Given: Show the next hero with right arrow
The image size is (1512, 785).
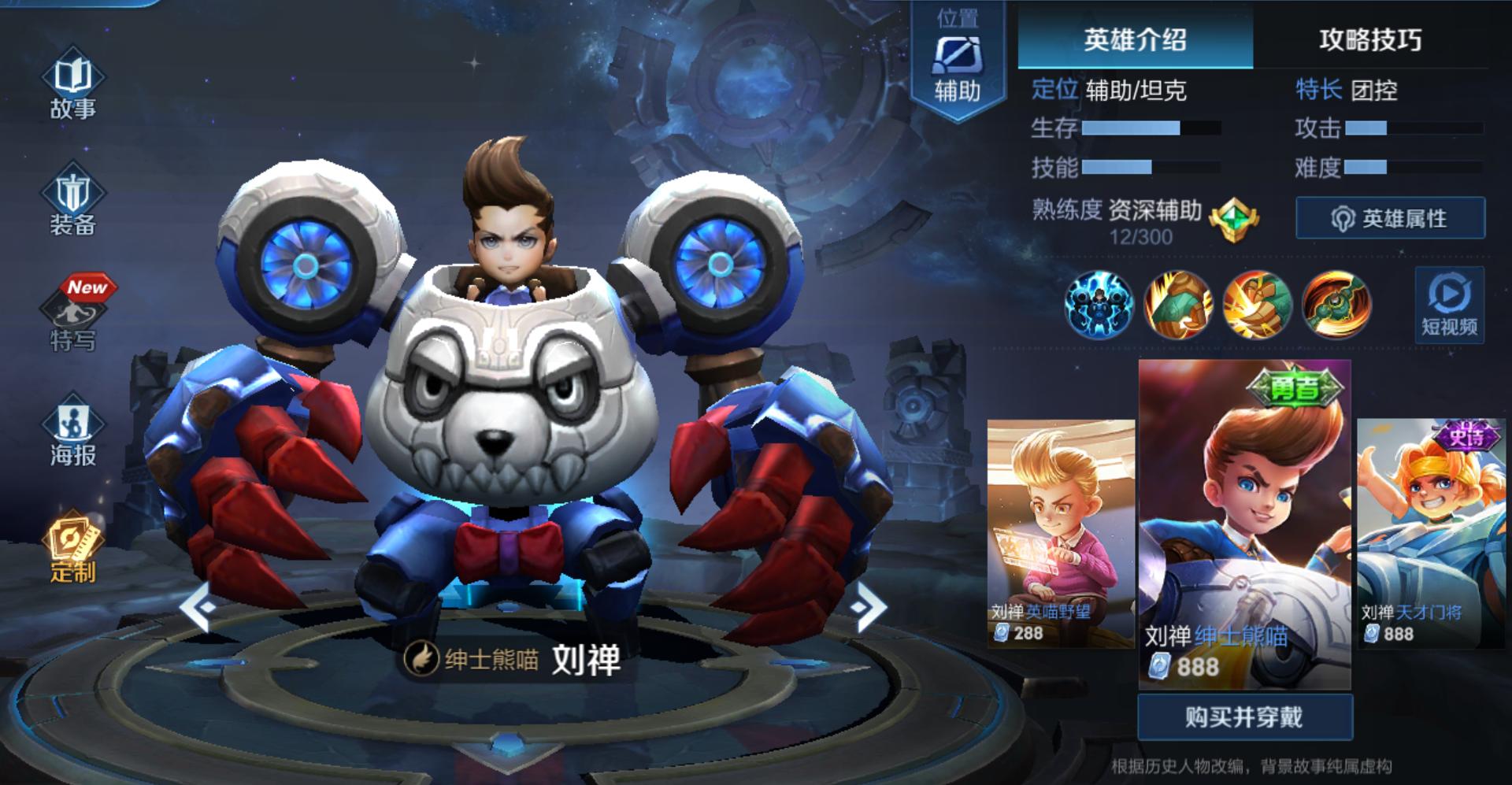Looking at the screenshot, I should coord(867,606).
